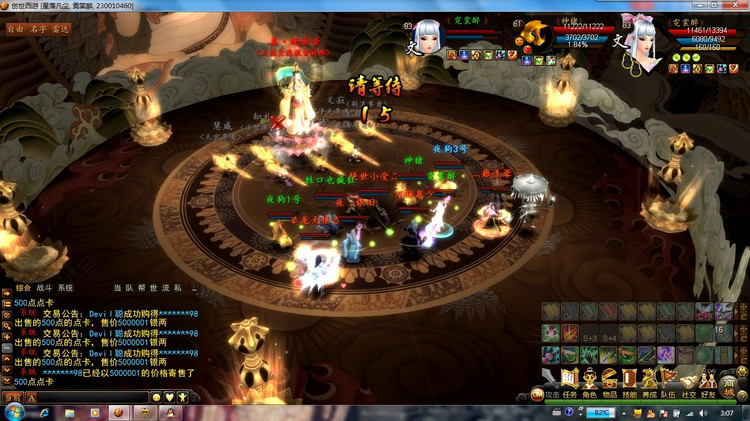
Task: Open the 技能 skills menu
Action: tap(630, 381)
